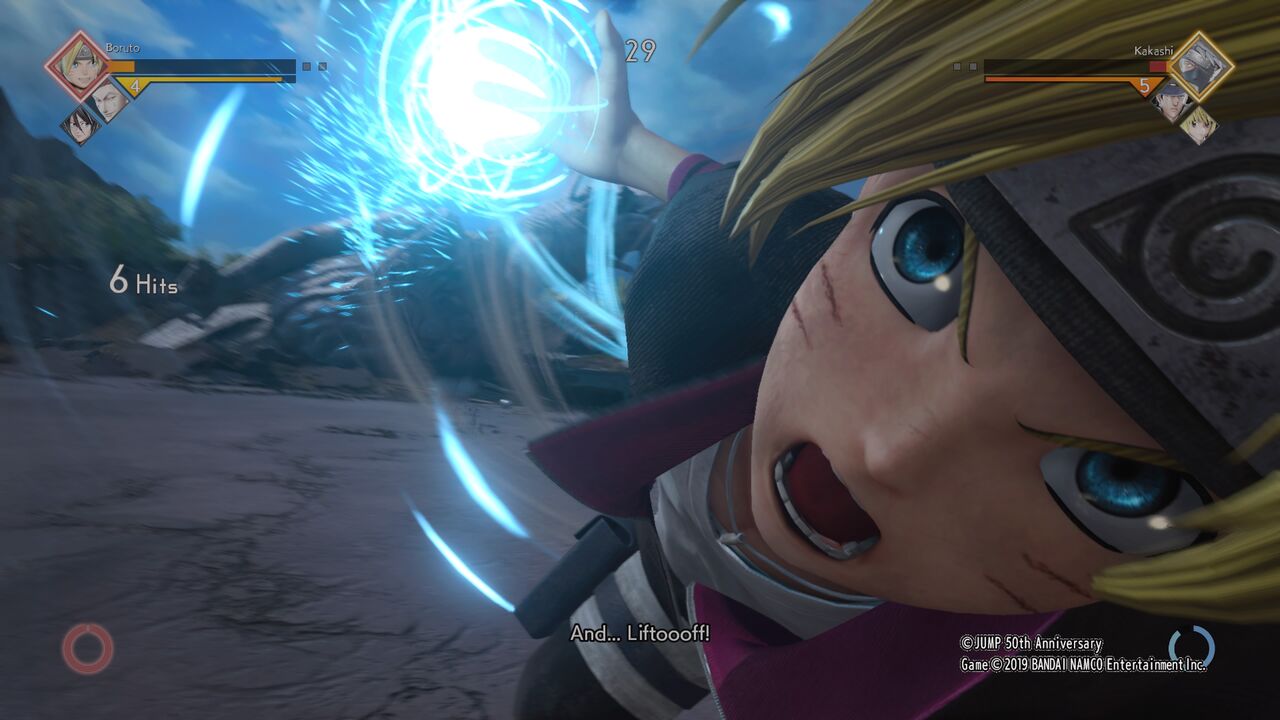Screen dimensions: 1280x720
Task: Click Kakashi's remaining red health bar segment
Action: [x=1159, y=67]
